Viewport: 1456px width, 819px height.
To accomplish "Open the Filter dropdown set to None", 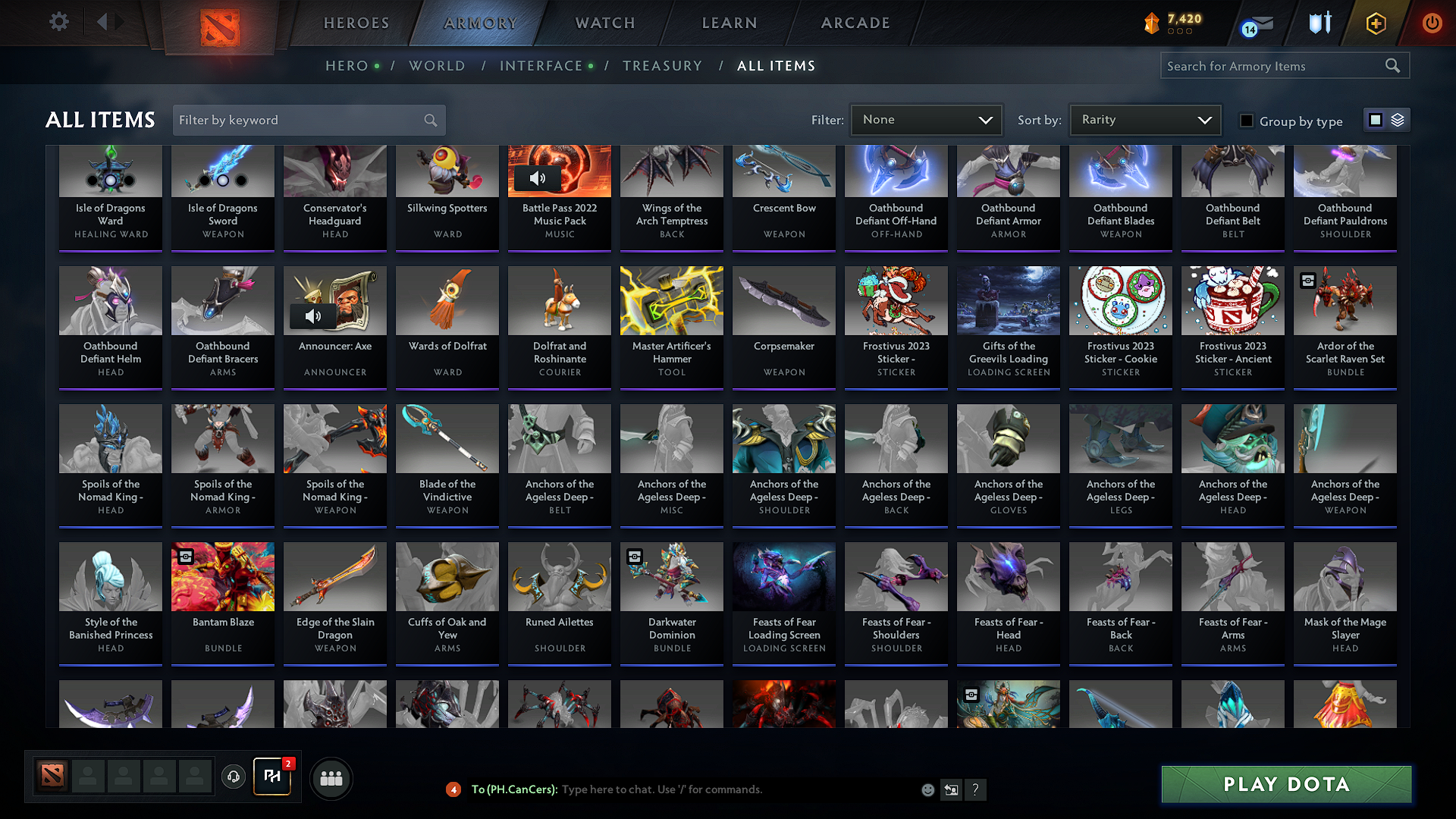I will [x=925, y=120].
